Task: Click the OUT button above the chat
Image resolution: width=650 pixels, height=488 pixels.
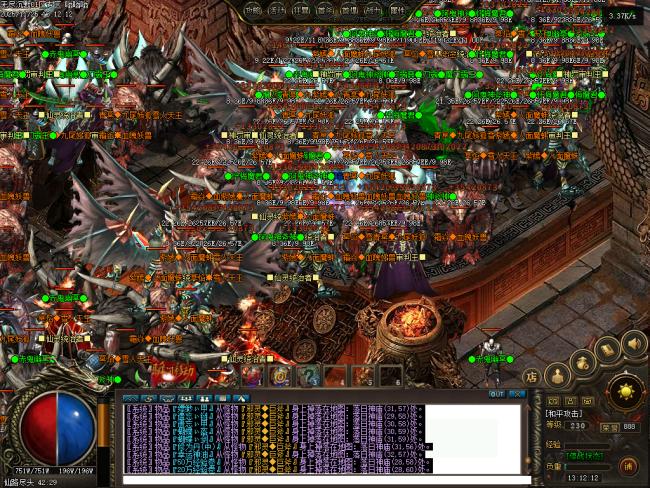Action: click(x=497, y=394)
